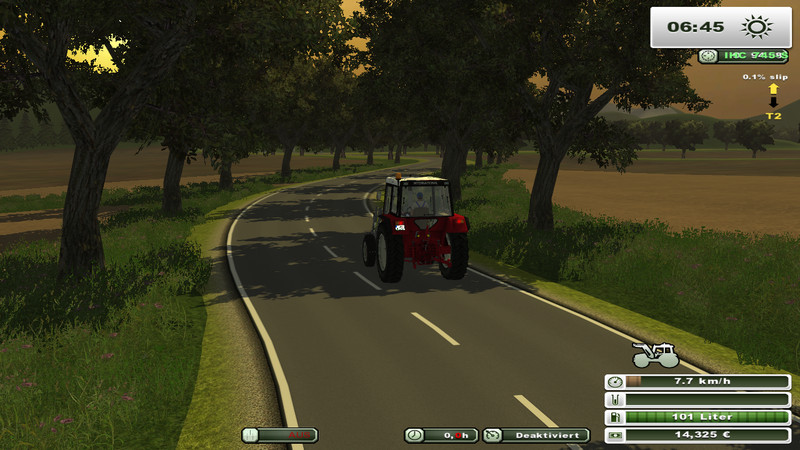Click the sun weather icon

[756, 27]
